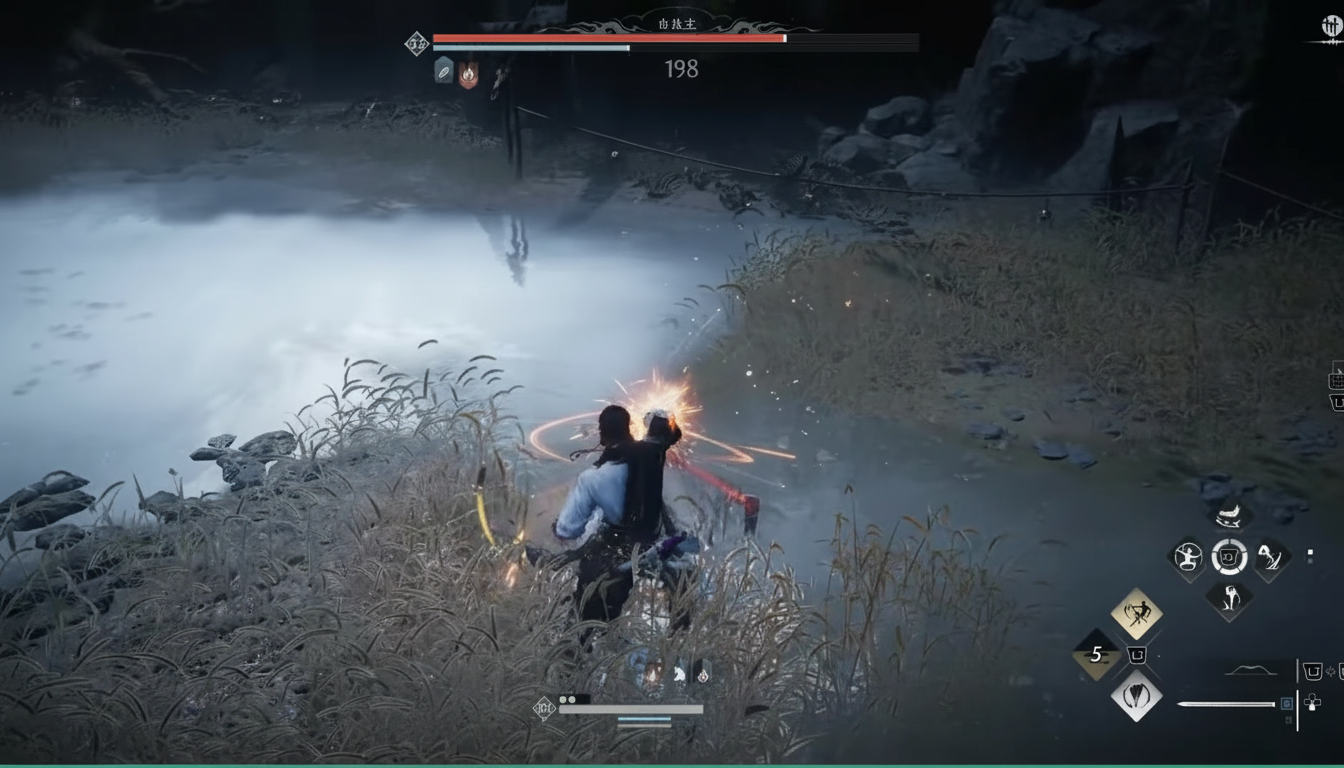This screenshot has width=1344, height=768.
Task: Click the d-pad controller glyph in the corner
Action: (x=1311, y=702)
